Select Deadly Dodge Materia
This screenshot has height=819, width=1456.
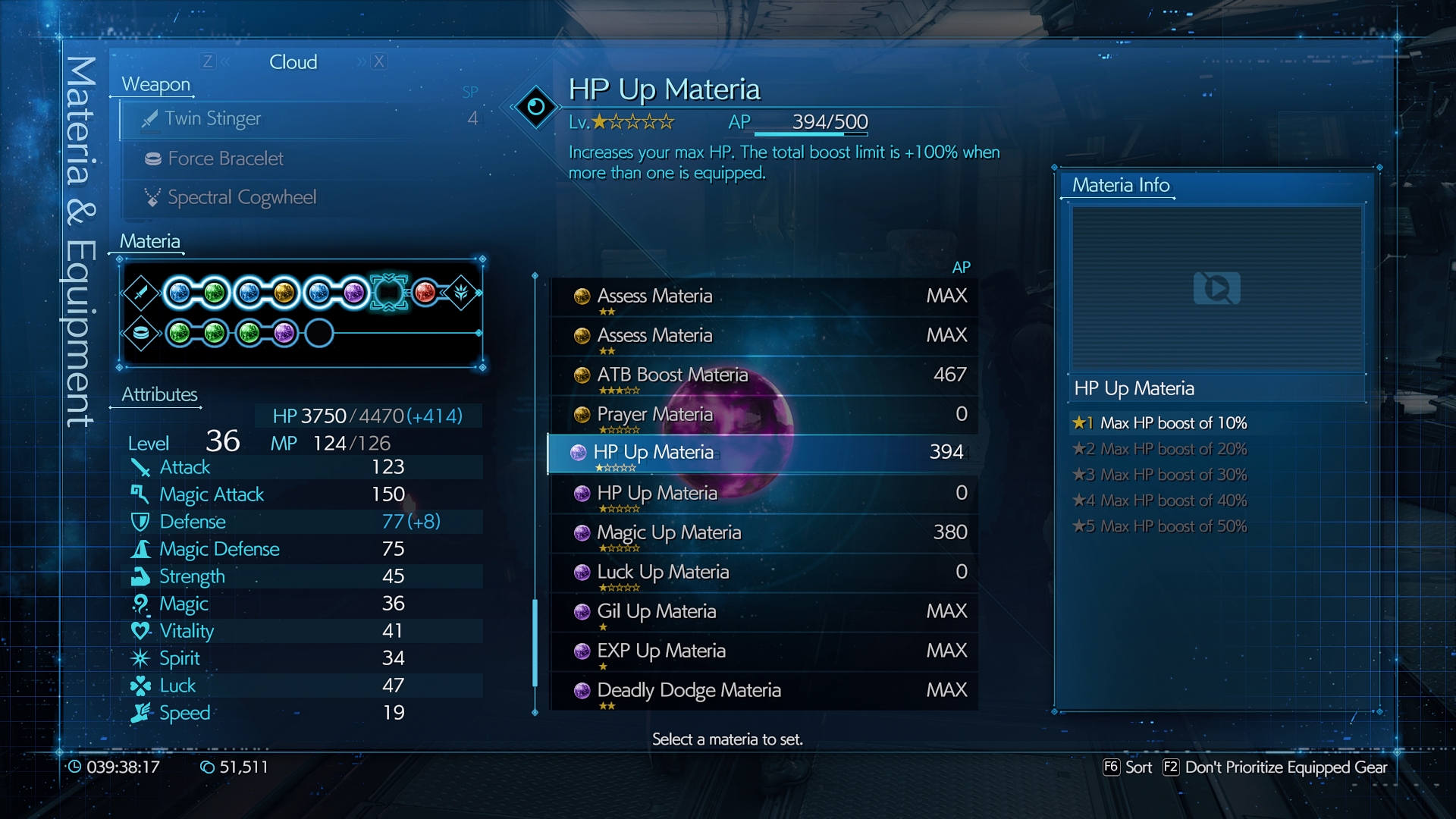coord(762,691)
